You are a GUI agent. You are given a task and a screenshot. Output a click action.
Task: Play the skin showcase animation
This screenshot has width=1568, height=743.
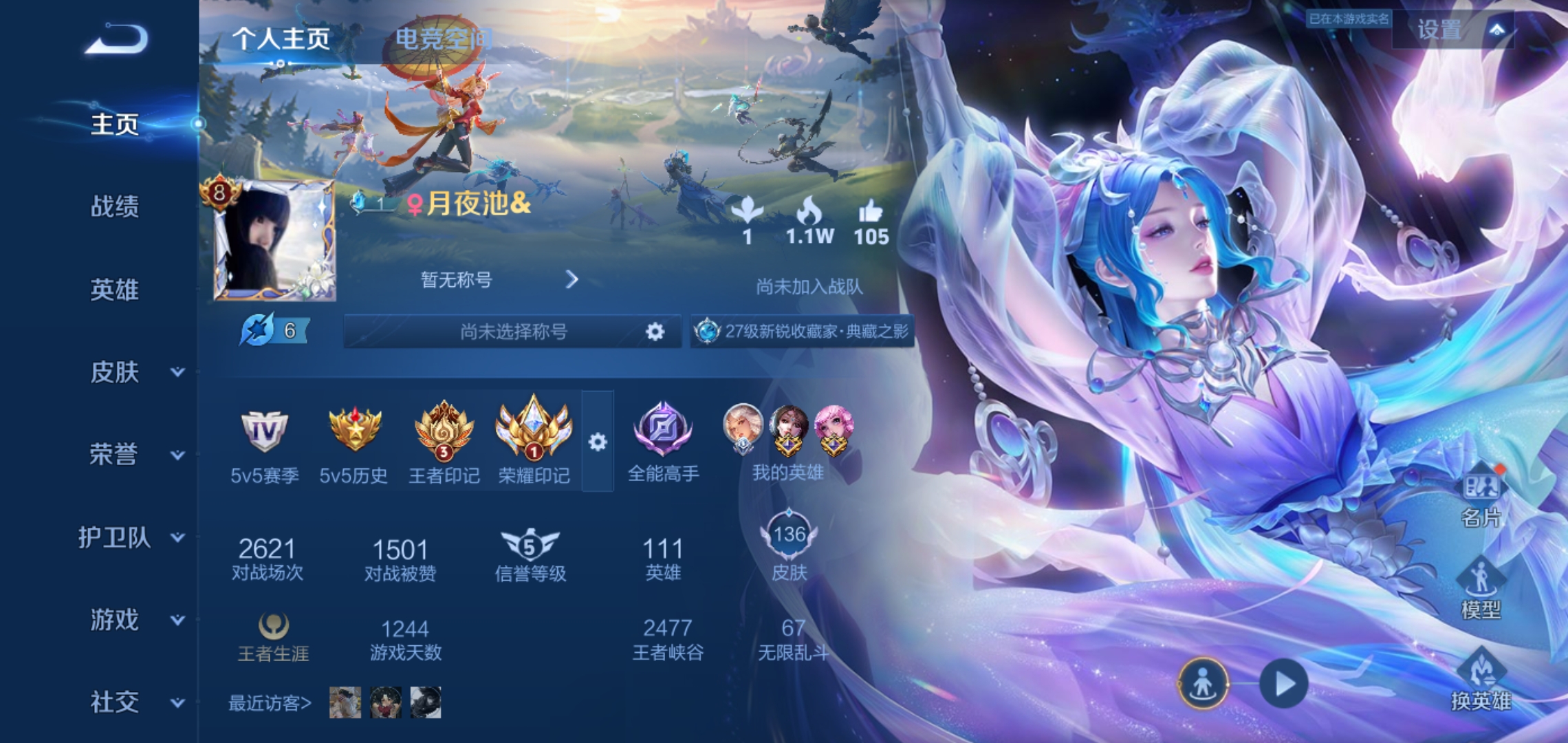(1283, 684)
